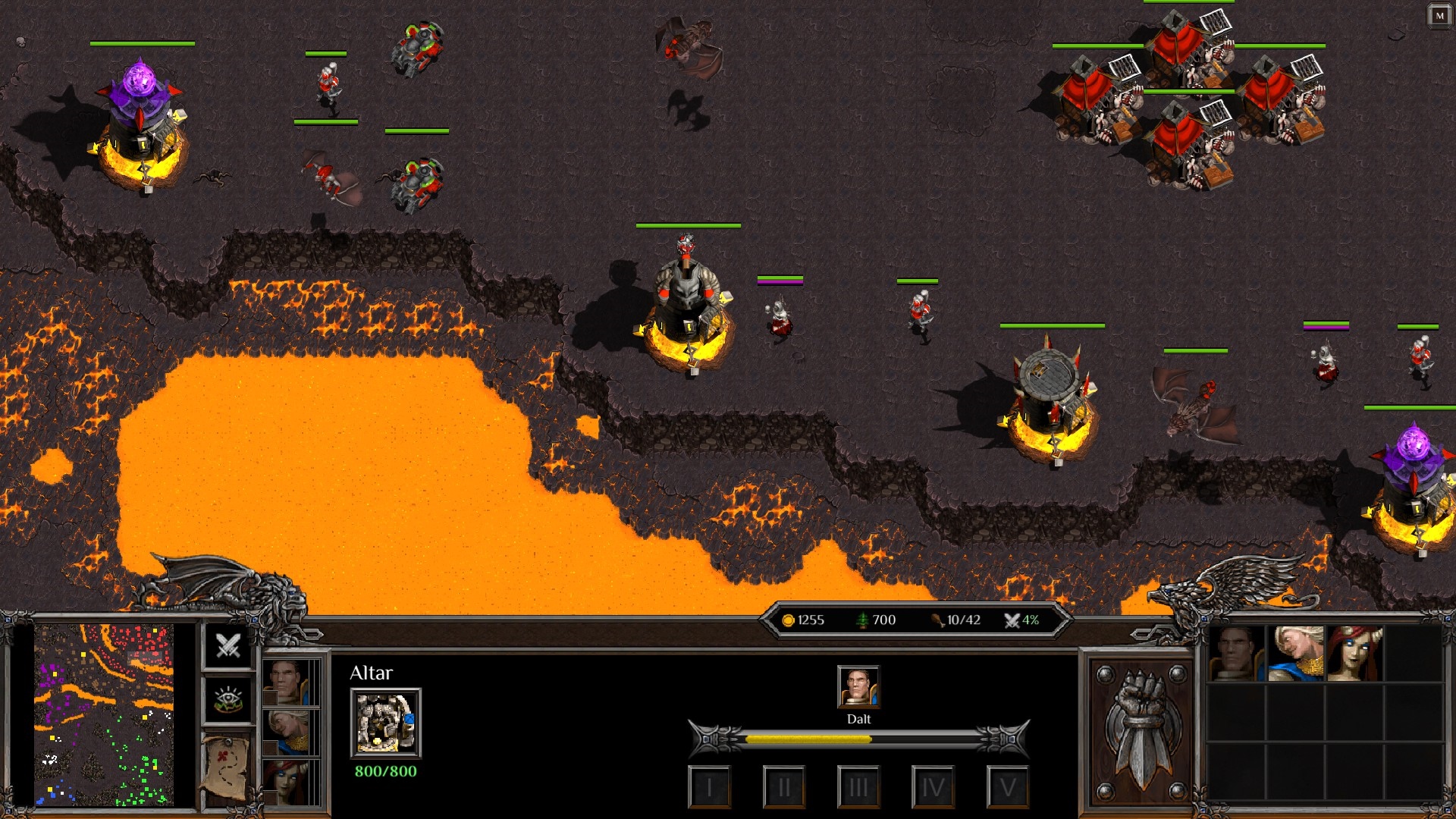Select the red-haired horned hero in the hero list
Image resolution: width=1456 pixels, height=819 pixels.
[x=287, y=781]
